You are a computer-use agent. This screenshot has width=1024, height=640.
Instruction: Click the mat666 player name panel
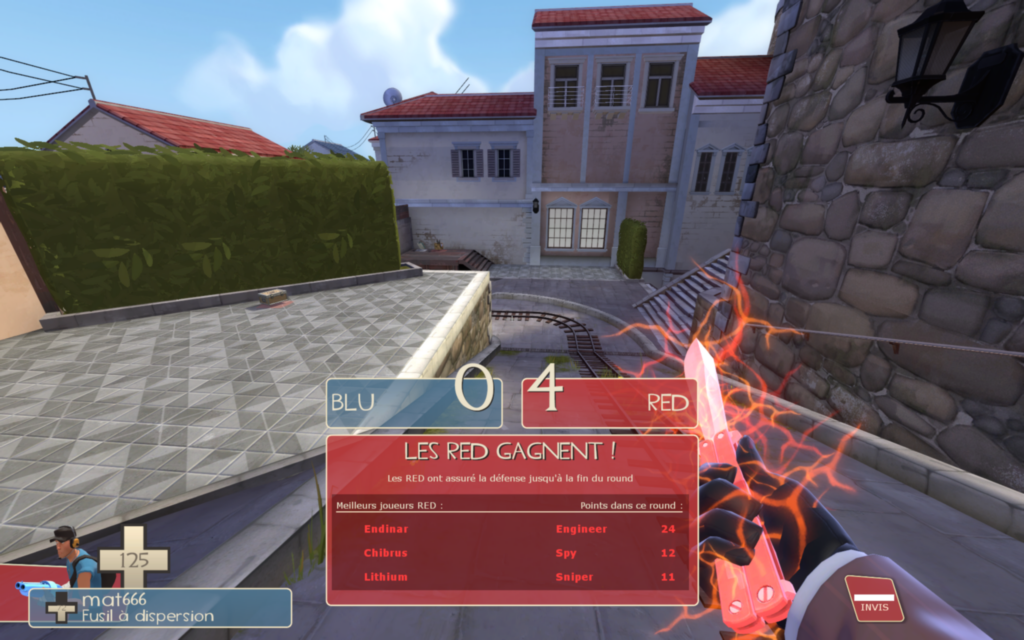tap(160, 607)
